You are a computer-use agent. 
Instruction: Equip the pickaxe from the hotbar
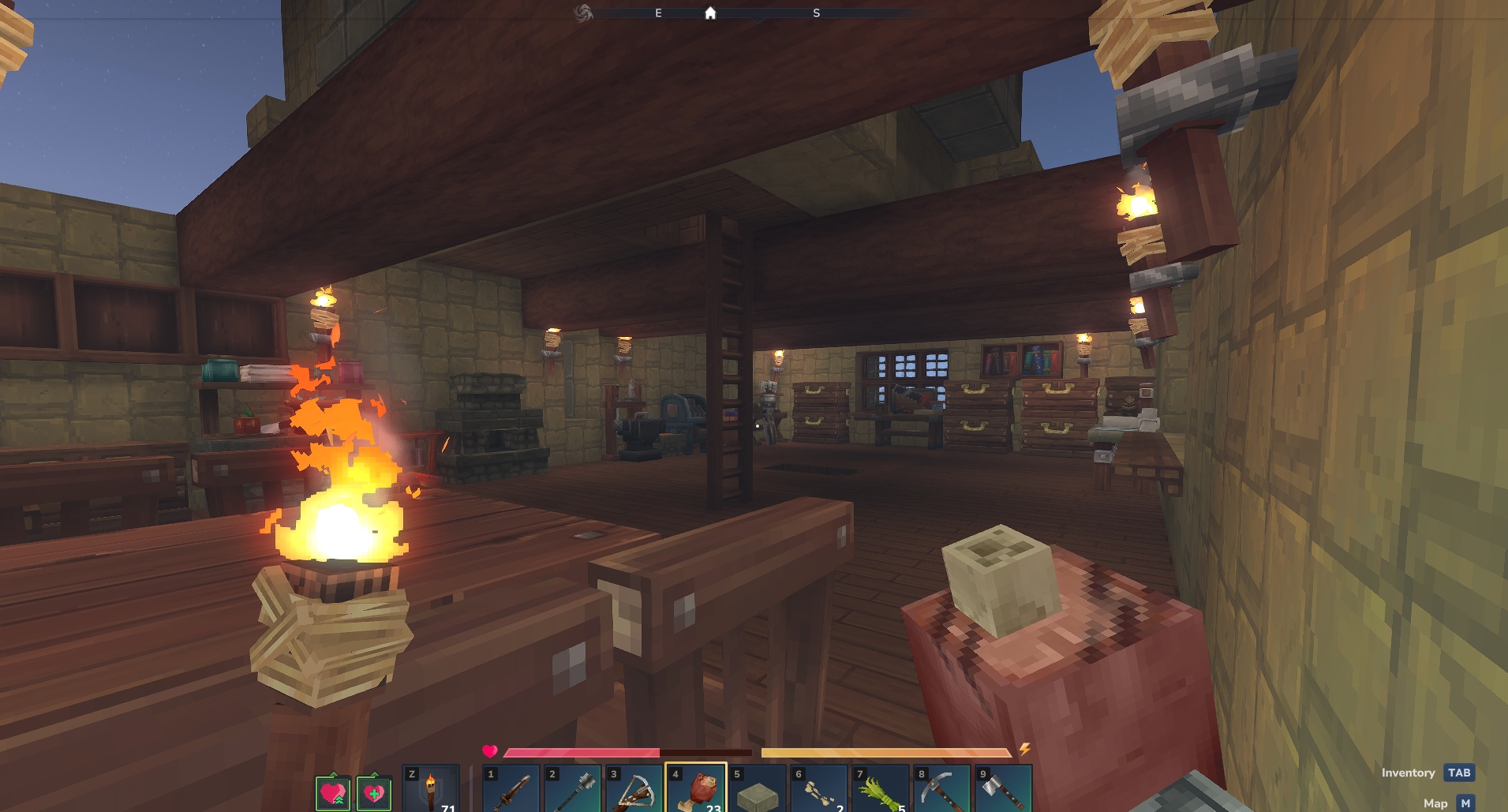(942, 789)
